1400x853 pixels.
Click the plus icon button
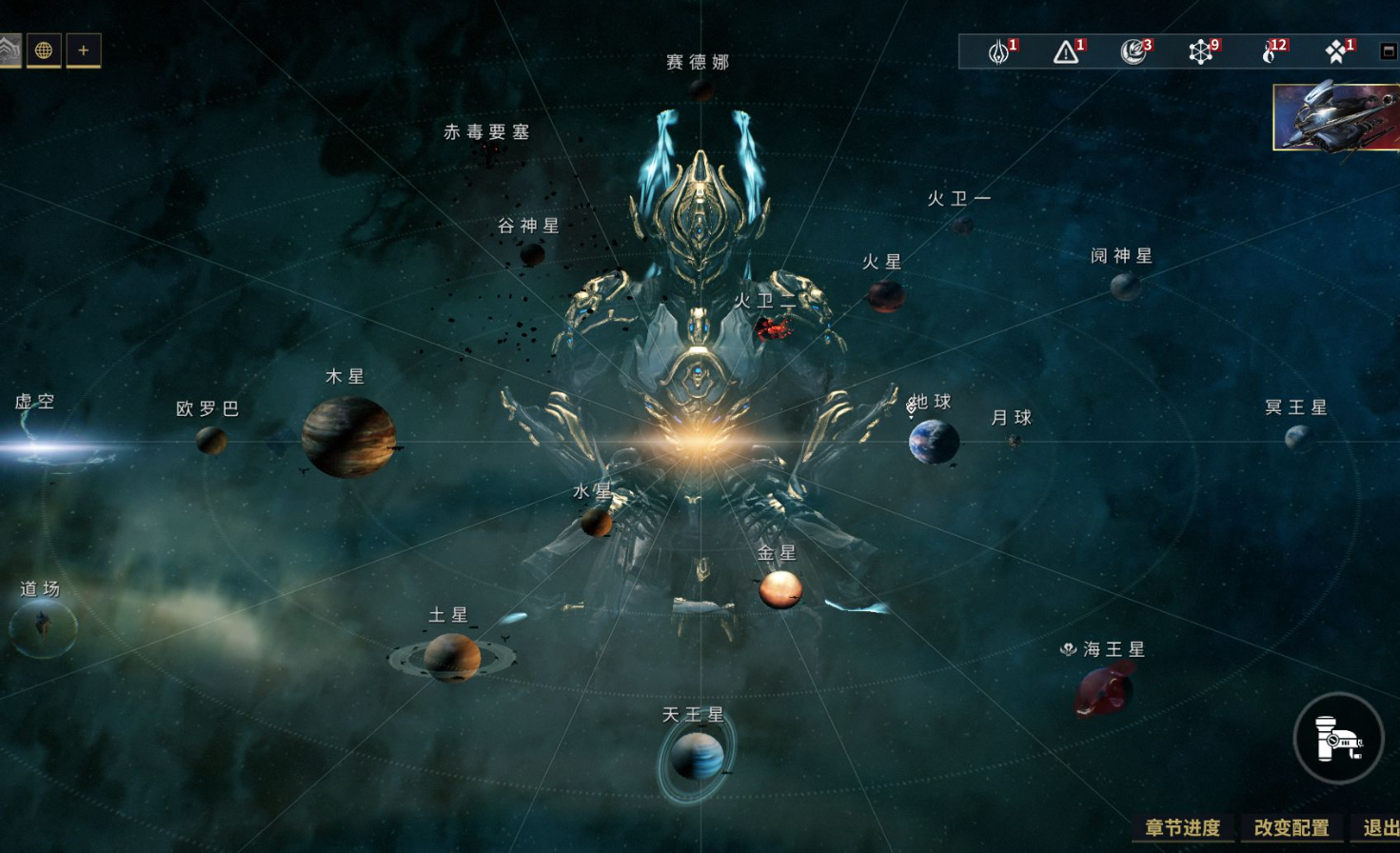pos(84,50)
